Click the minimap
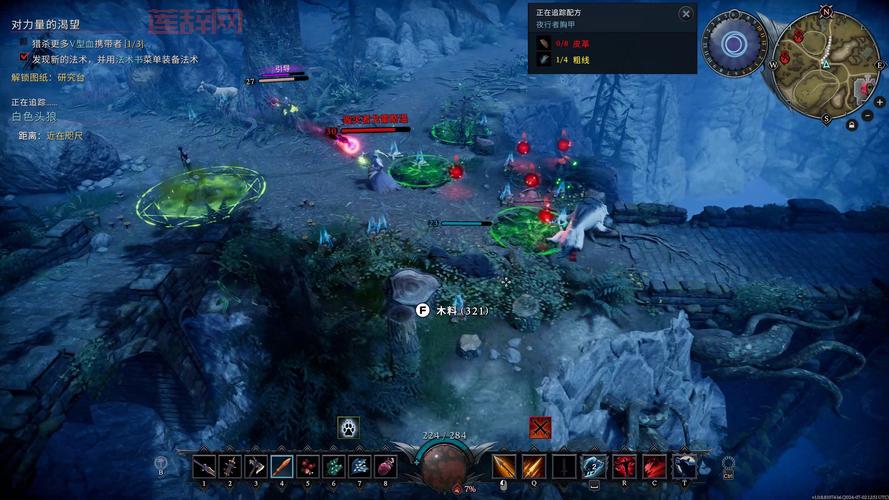 (x=827, y=66)
